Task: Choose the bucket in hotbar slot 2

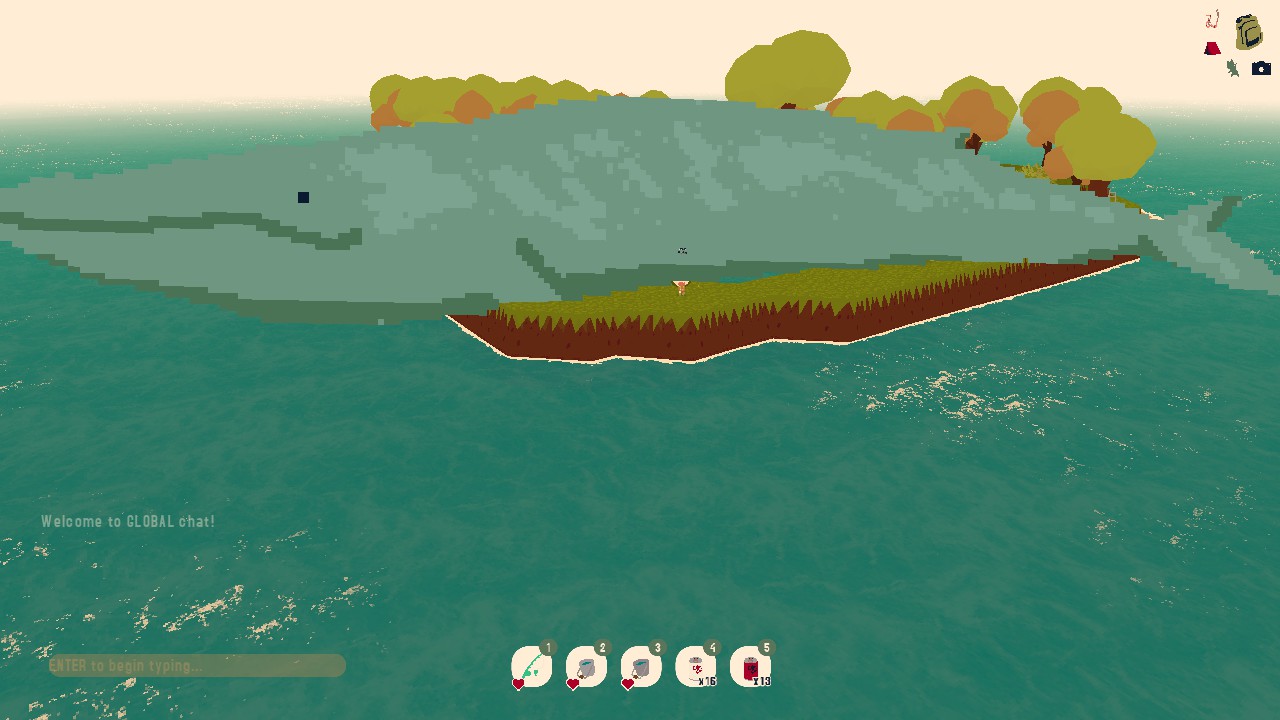Action: [586, 667]
